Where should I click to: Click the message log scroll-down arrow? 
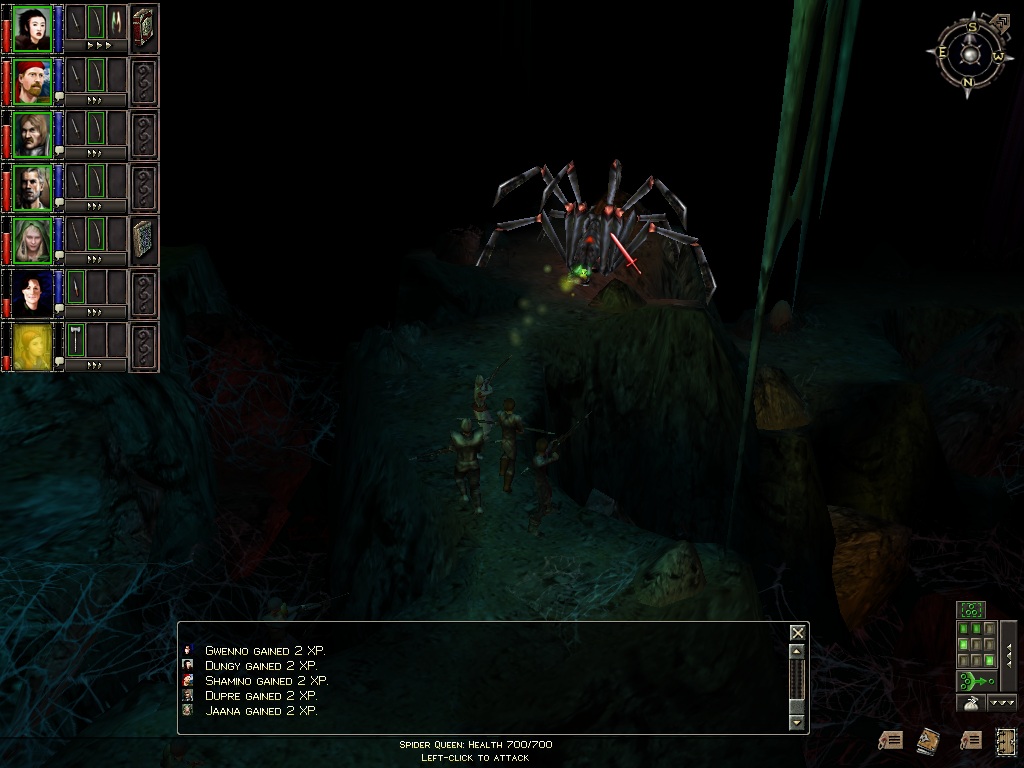[797, 721]
